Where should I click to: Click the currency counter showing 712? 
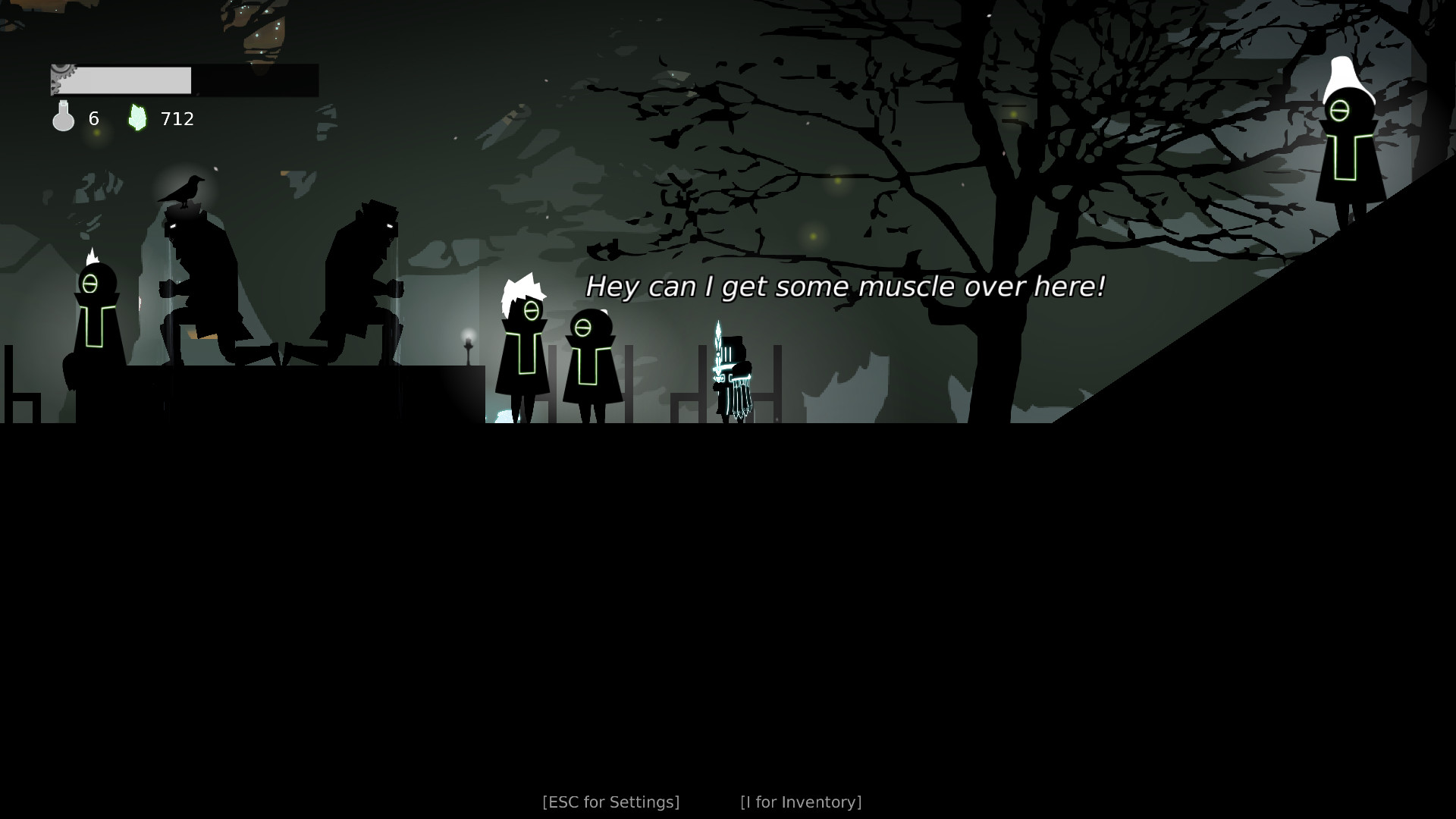coord(176,118)
